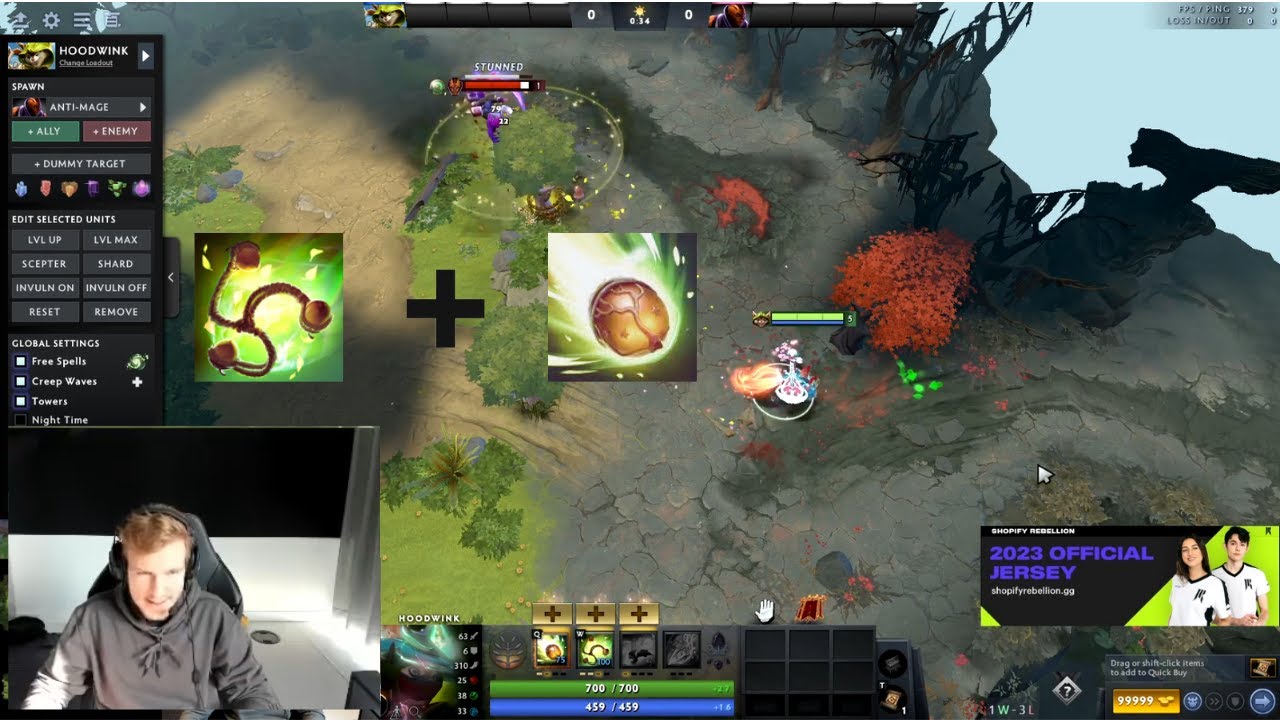This screenshot has height=720, width=1280.
Task: Uncheck Free Spells in Global Settings
Action: click(x=21, y=361)
